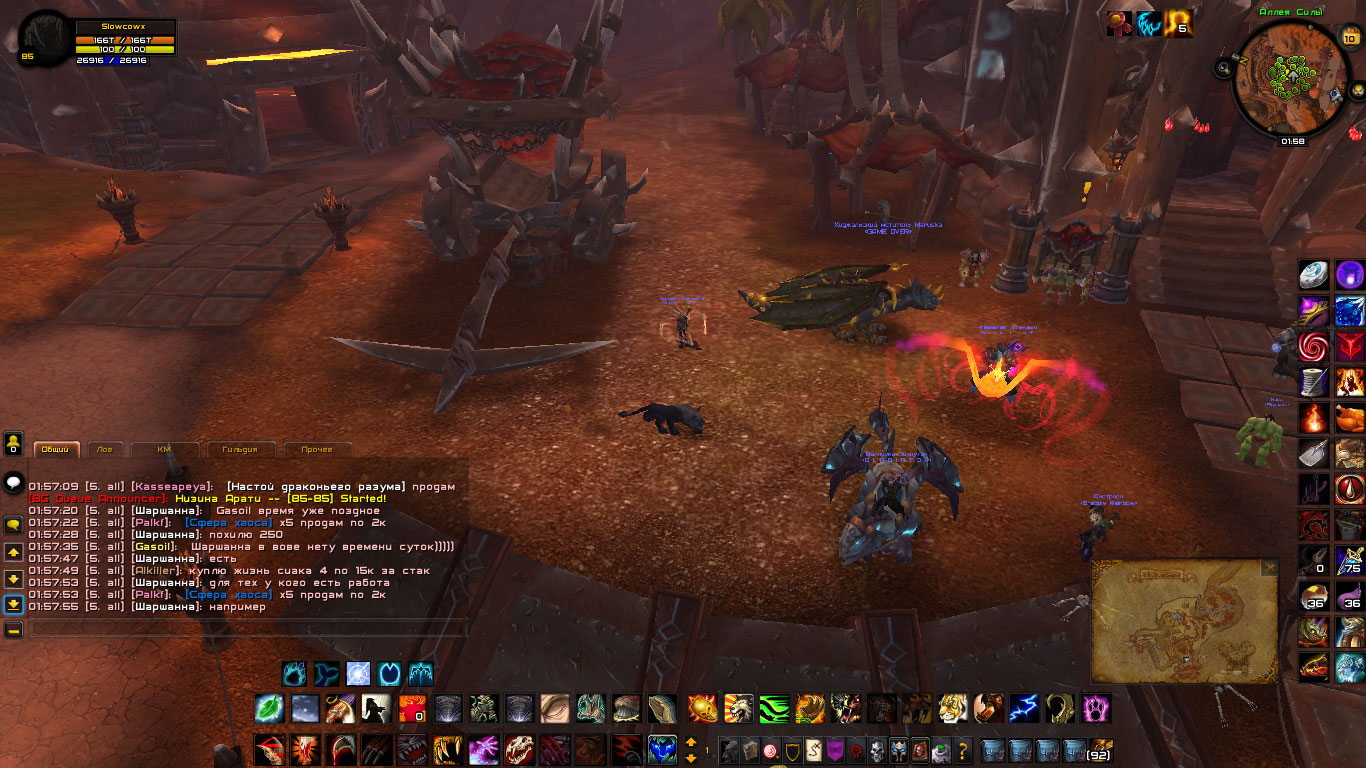Switch to the Общий chat tab
Image resolution: width=1366 pixels, height=768 pixels.
56,449
